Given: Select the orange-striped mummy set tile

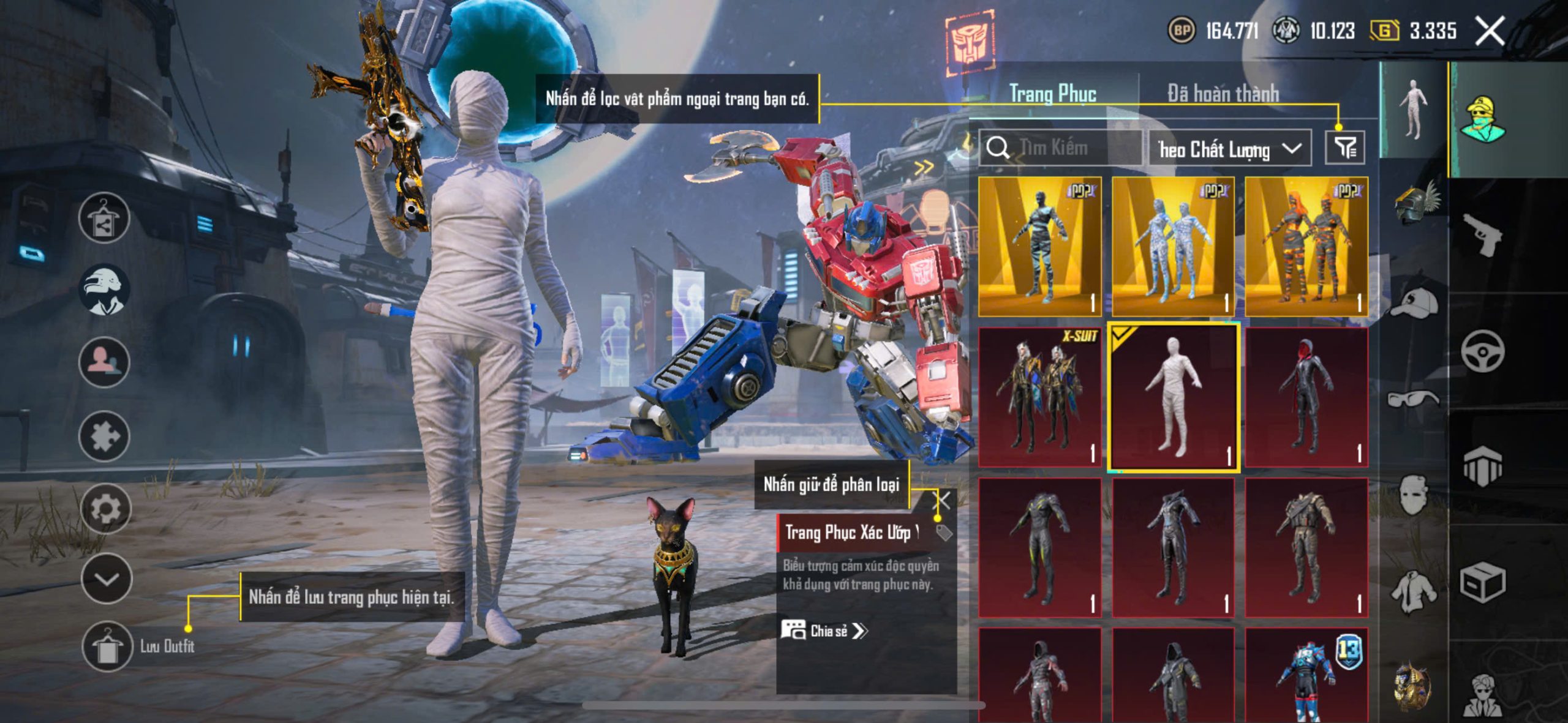Looking at the screenshot, I should tap(1306, 246).
